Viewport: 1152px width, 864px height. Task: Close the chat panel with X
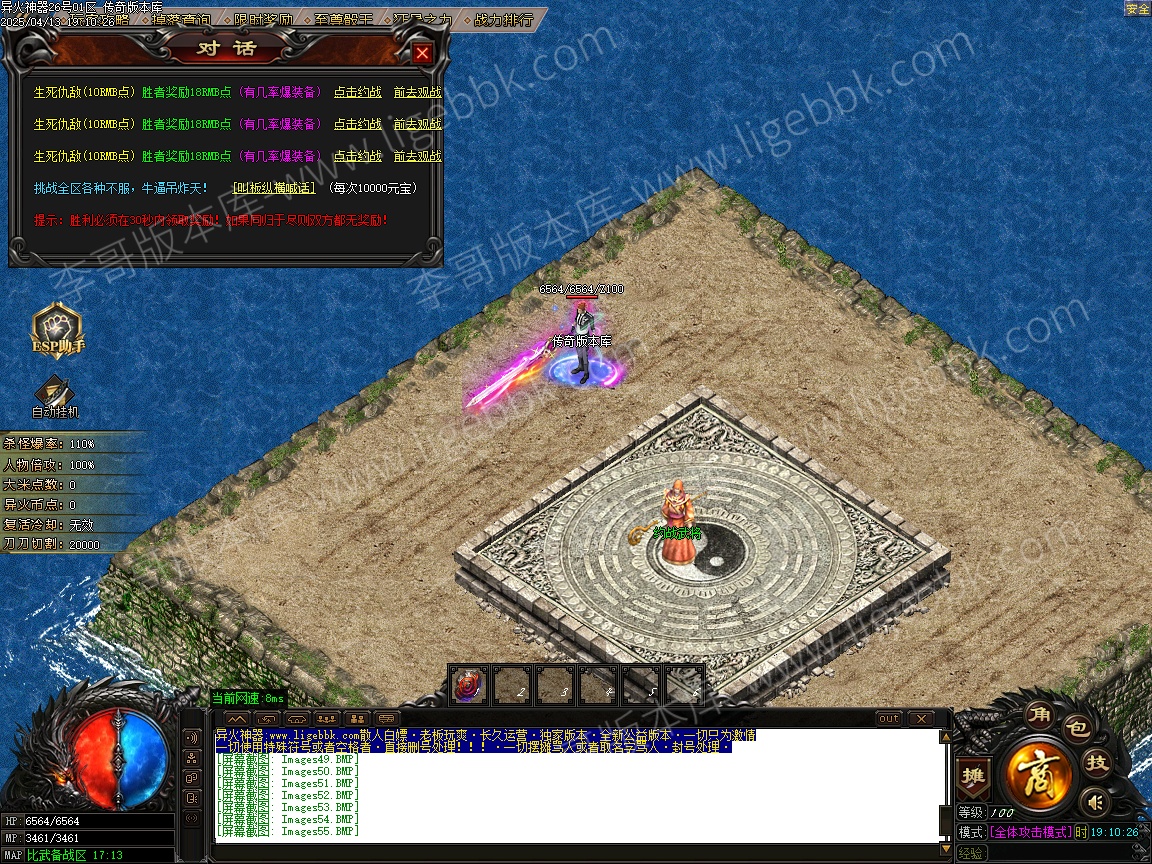pos(920,719)
